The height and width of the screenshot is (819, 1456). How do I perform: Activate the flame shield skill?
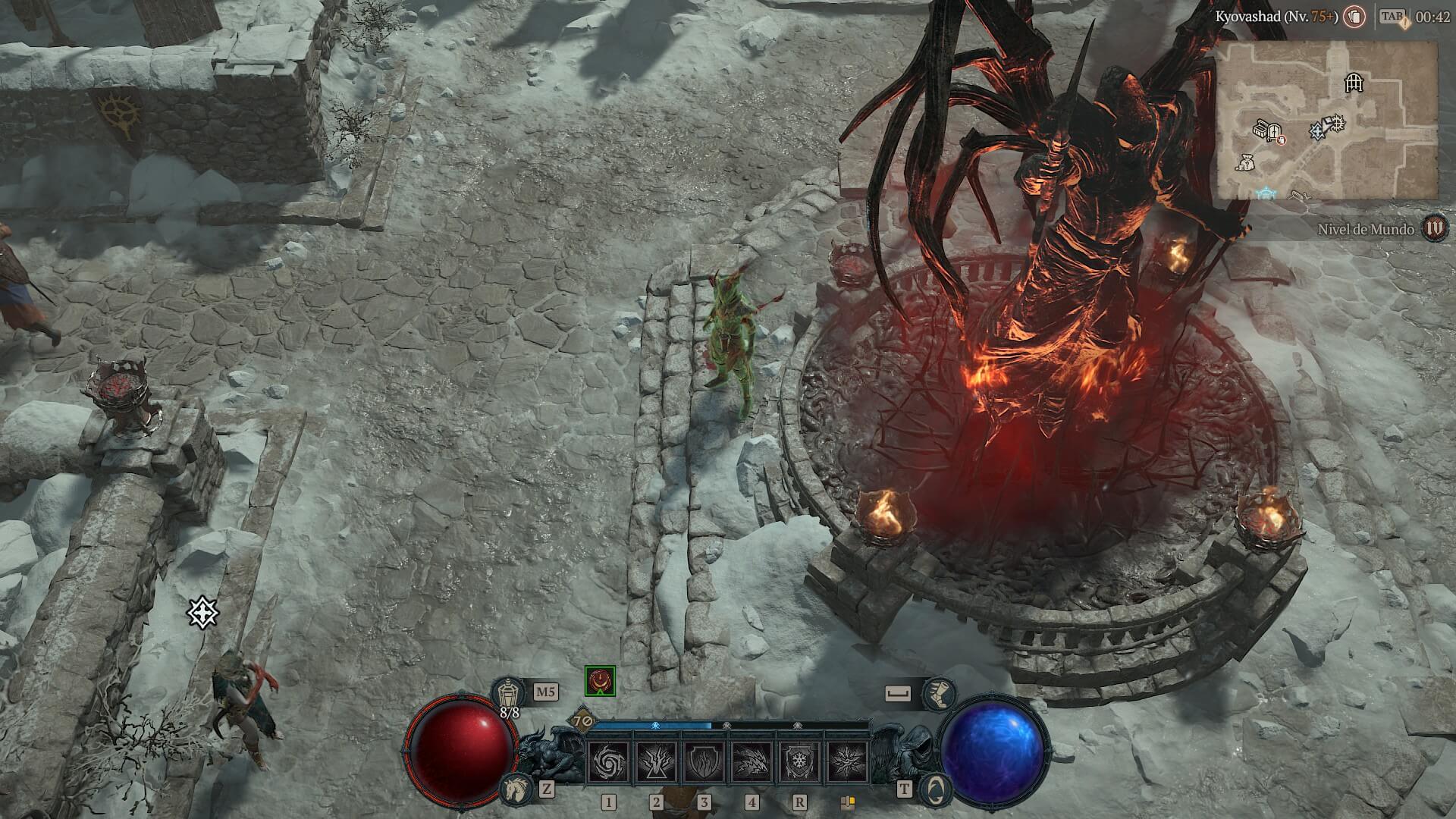pos(704,761)
